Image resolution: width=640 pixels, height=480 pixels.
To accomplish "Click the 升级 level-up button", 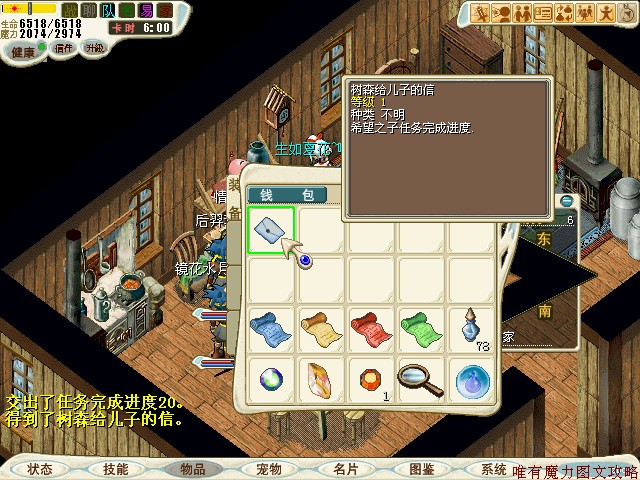I will [94, 47].
